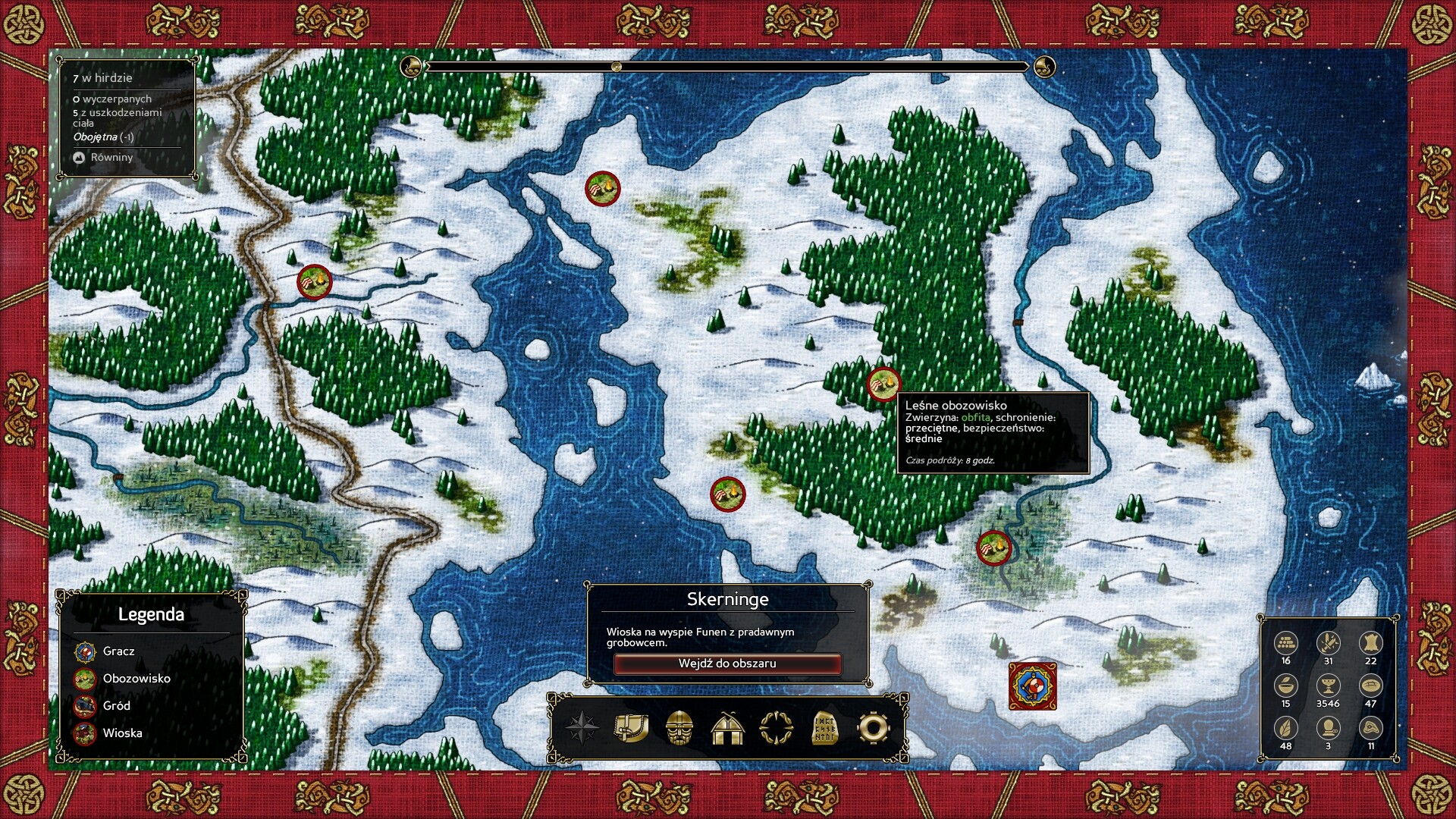The height and width of the screenshot is (819, 1456).
Task: Open the longhouse settlement icon
Action: coord(727,728)
